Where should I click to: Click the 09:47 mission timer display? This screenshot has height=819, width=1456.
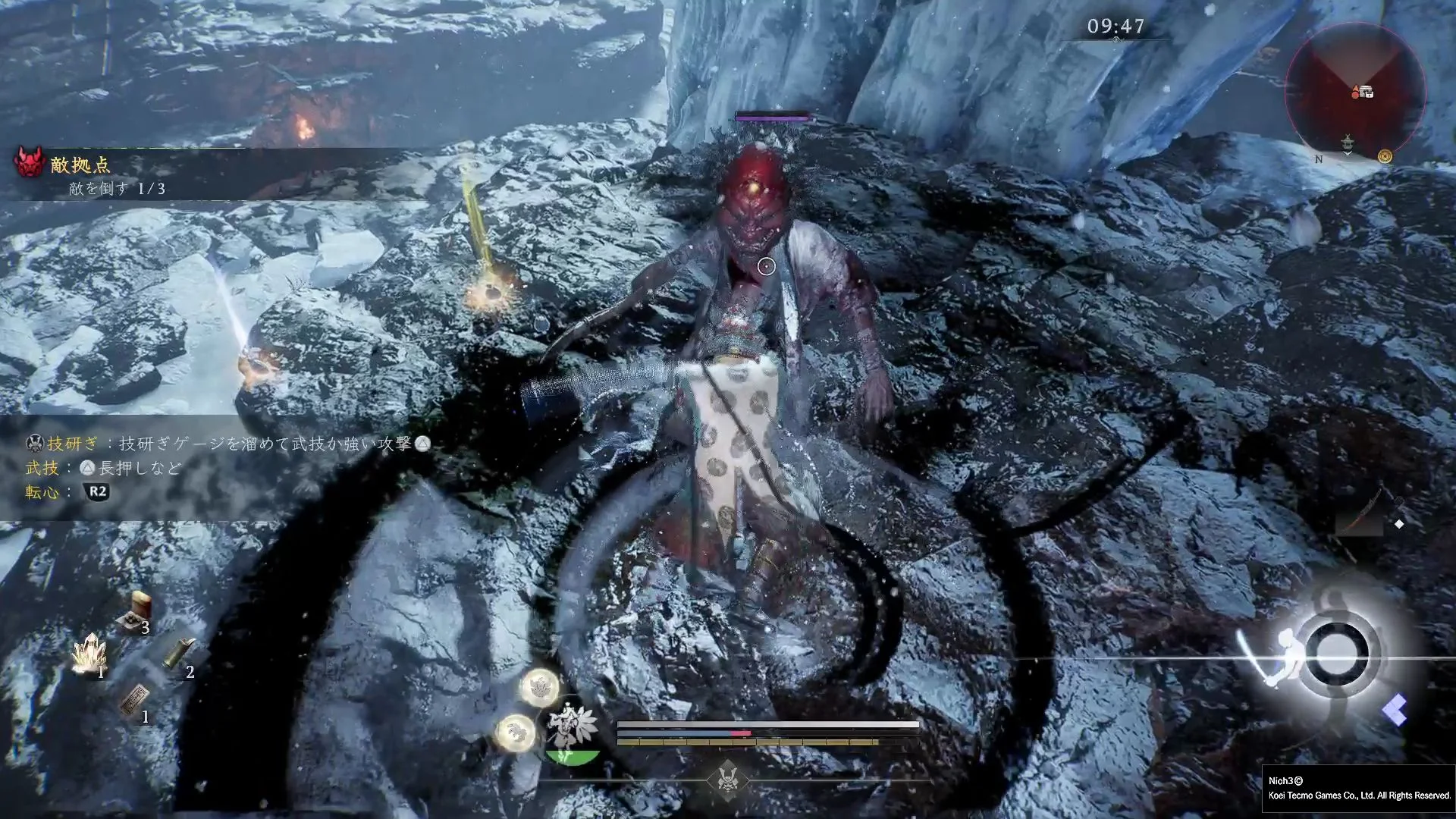tap(1116, 24)
